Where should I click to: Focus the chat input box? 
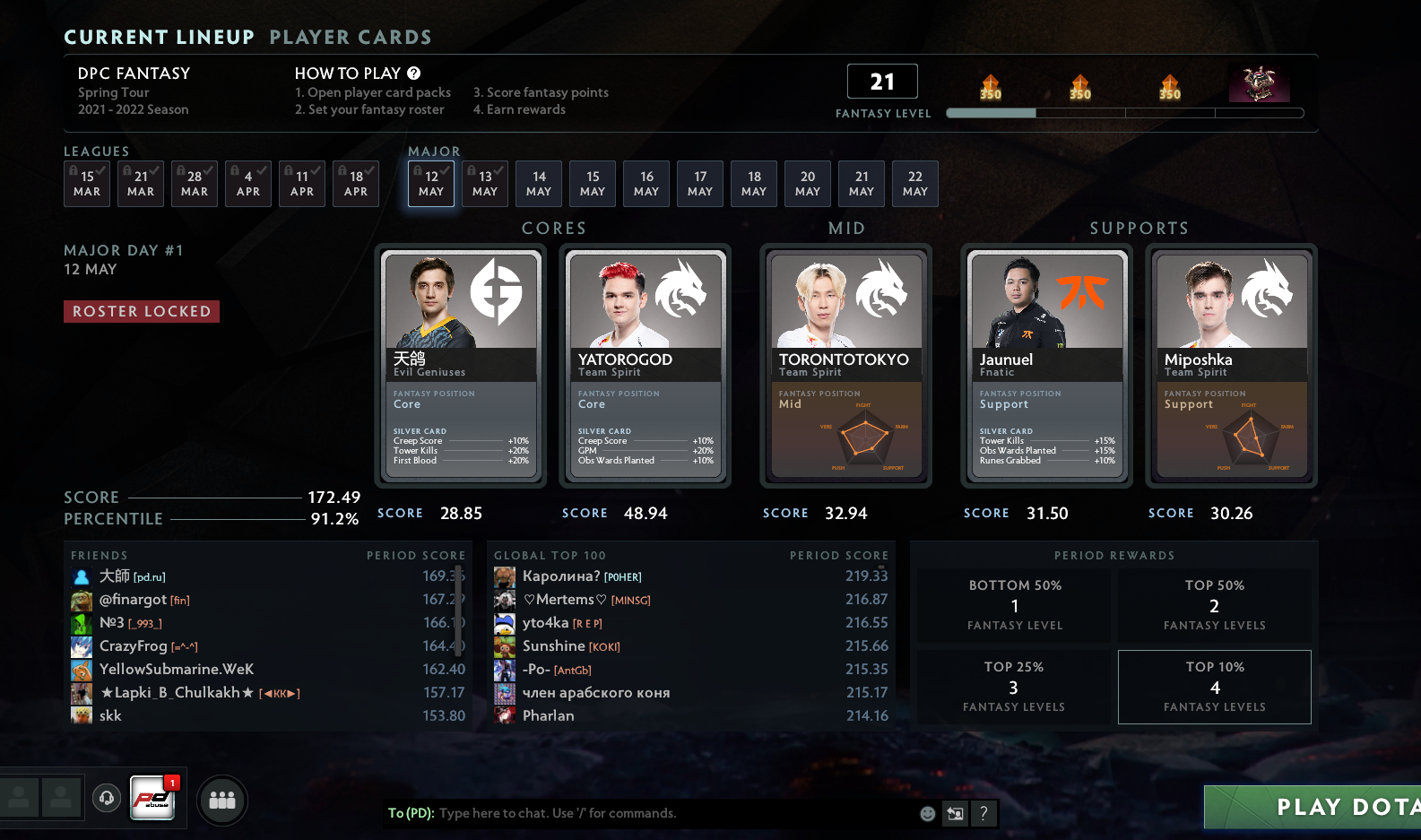672,813
